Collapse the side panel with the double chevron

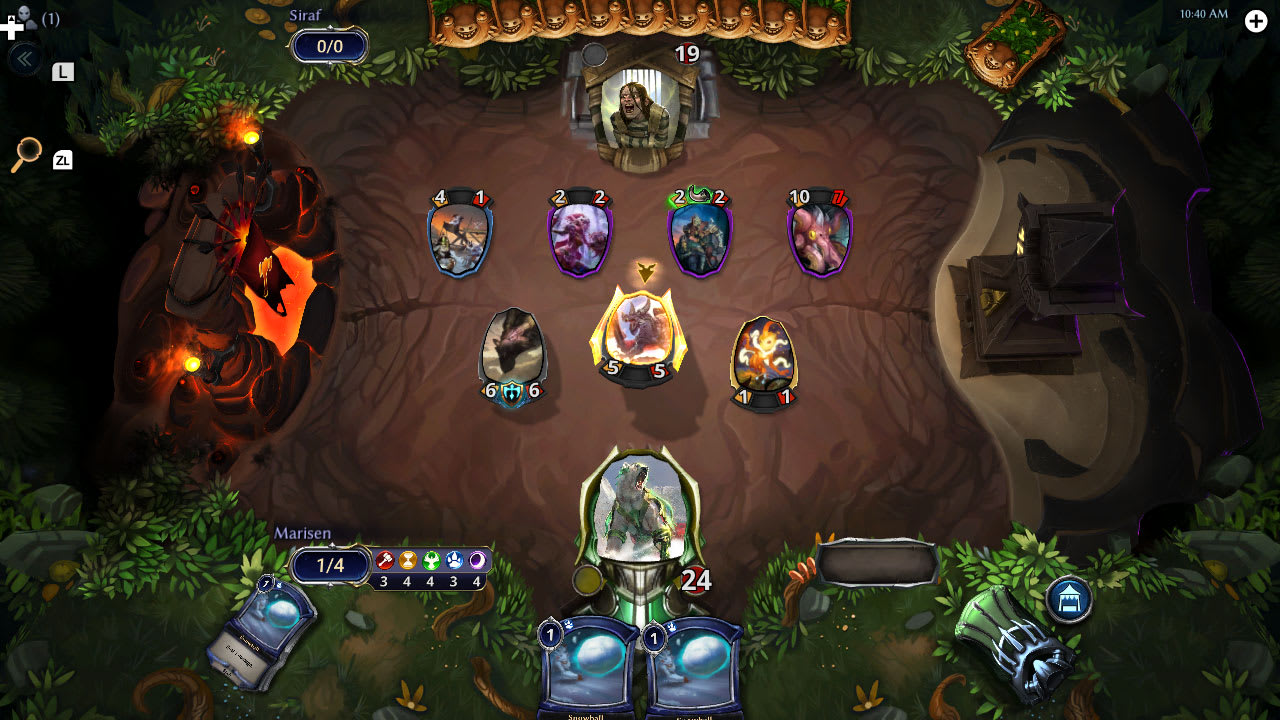coord(23,57)
